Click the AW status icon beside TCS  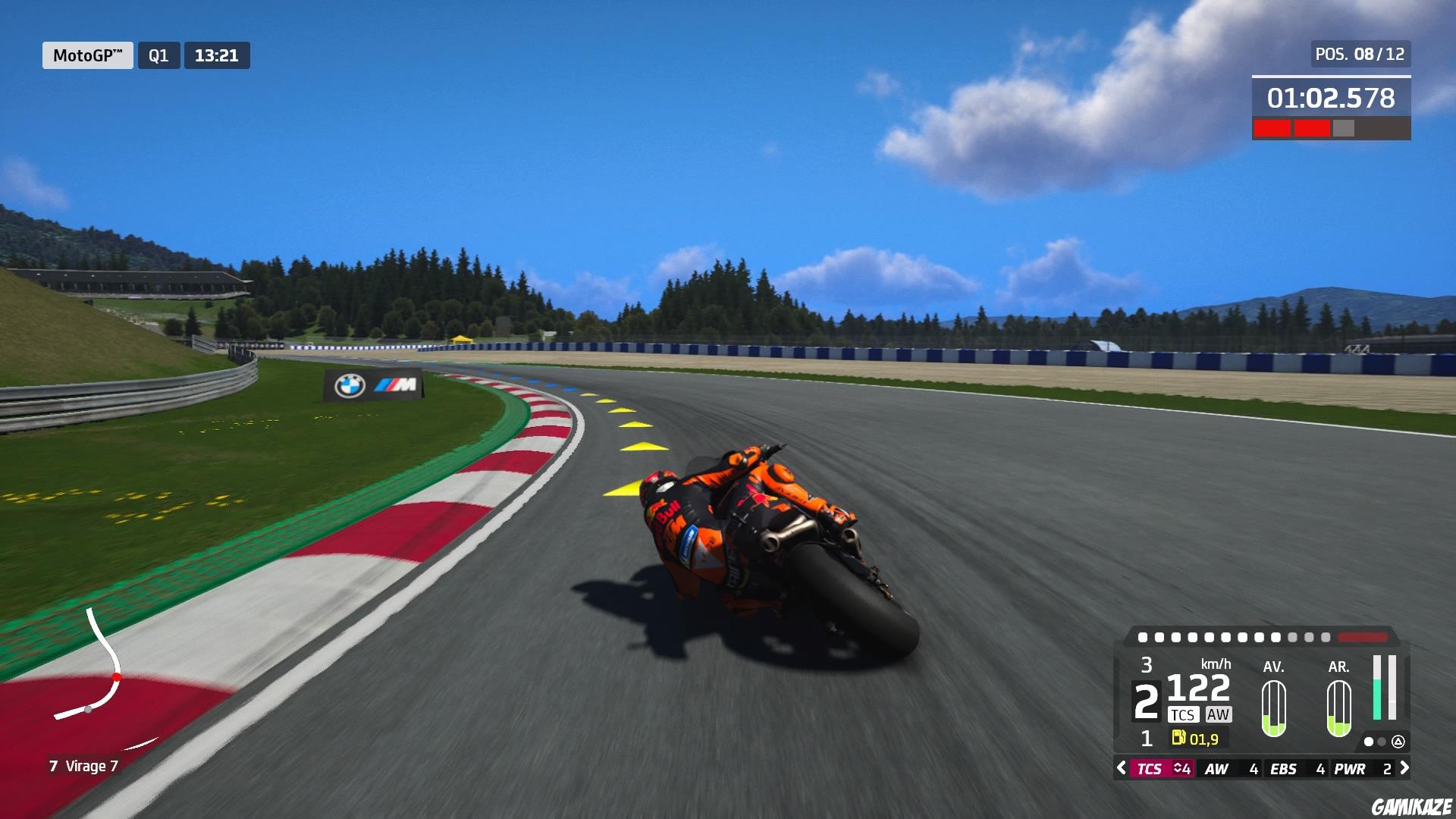[1219, 714]
